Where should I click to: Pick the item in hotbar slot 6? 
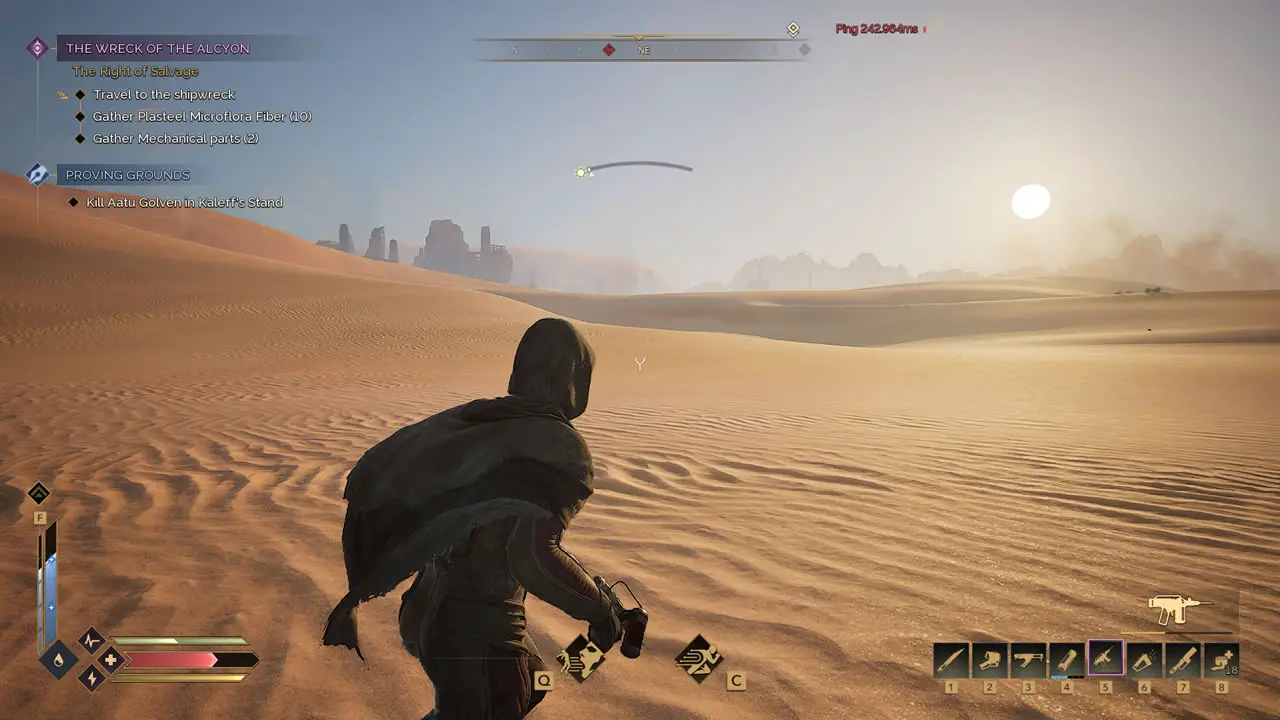(1145, 660)
